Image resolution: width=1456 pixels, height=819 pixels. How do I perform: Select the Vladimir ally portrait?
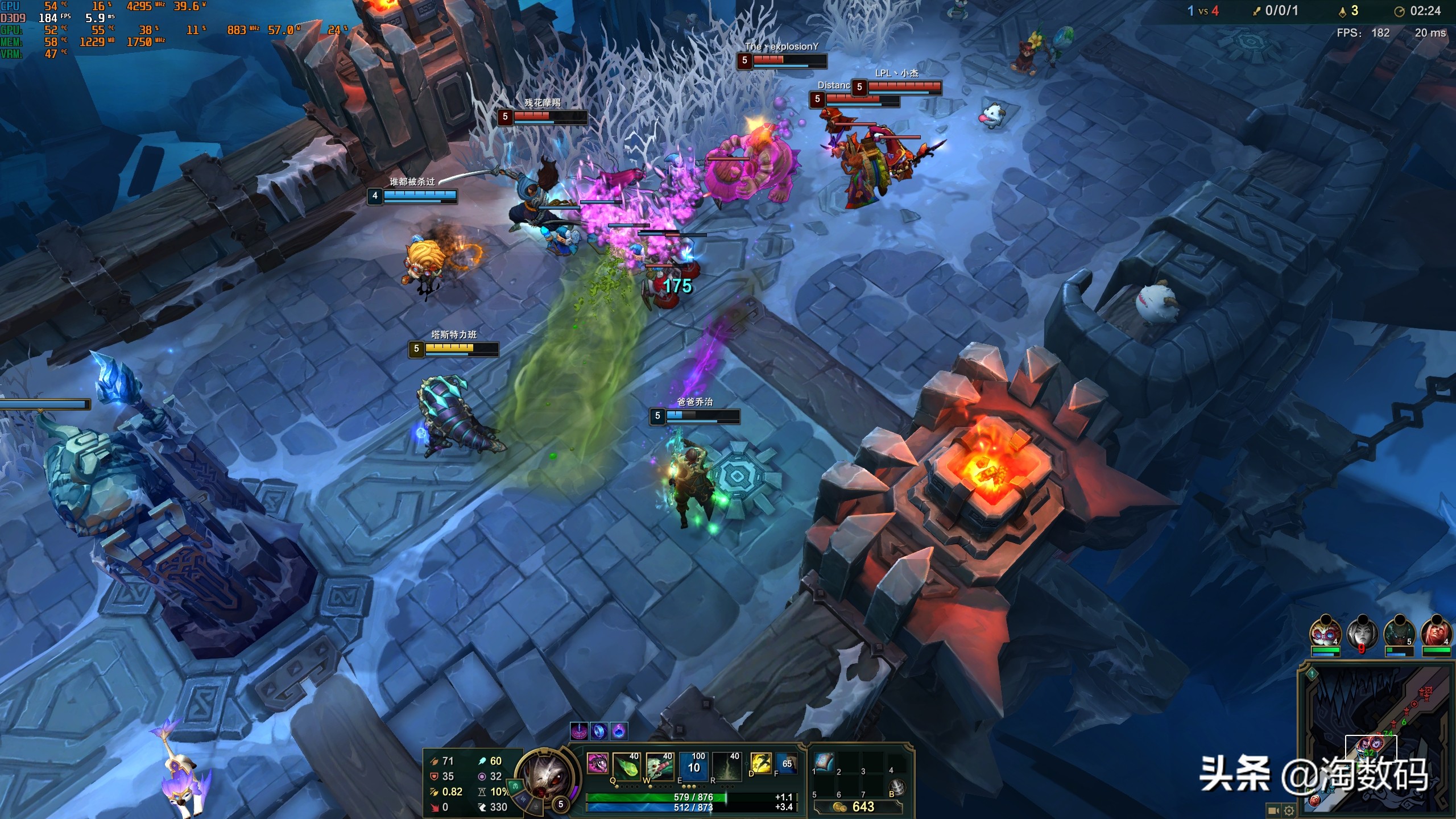click(x=1435, y=632)
